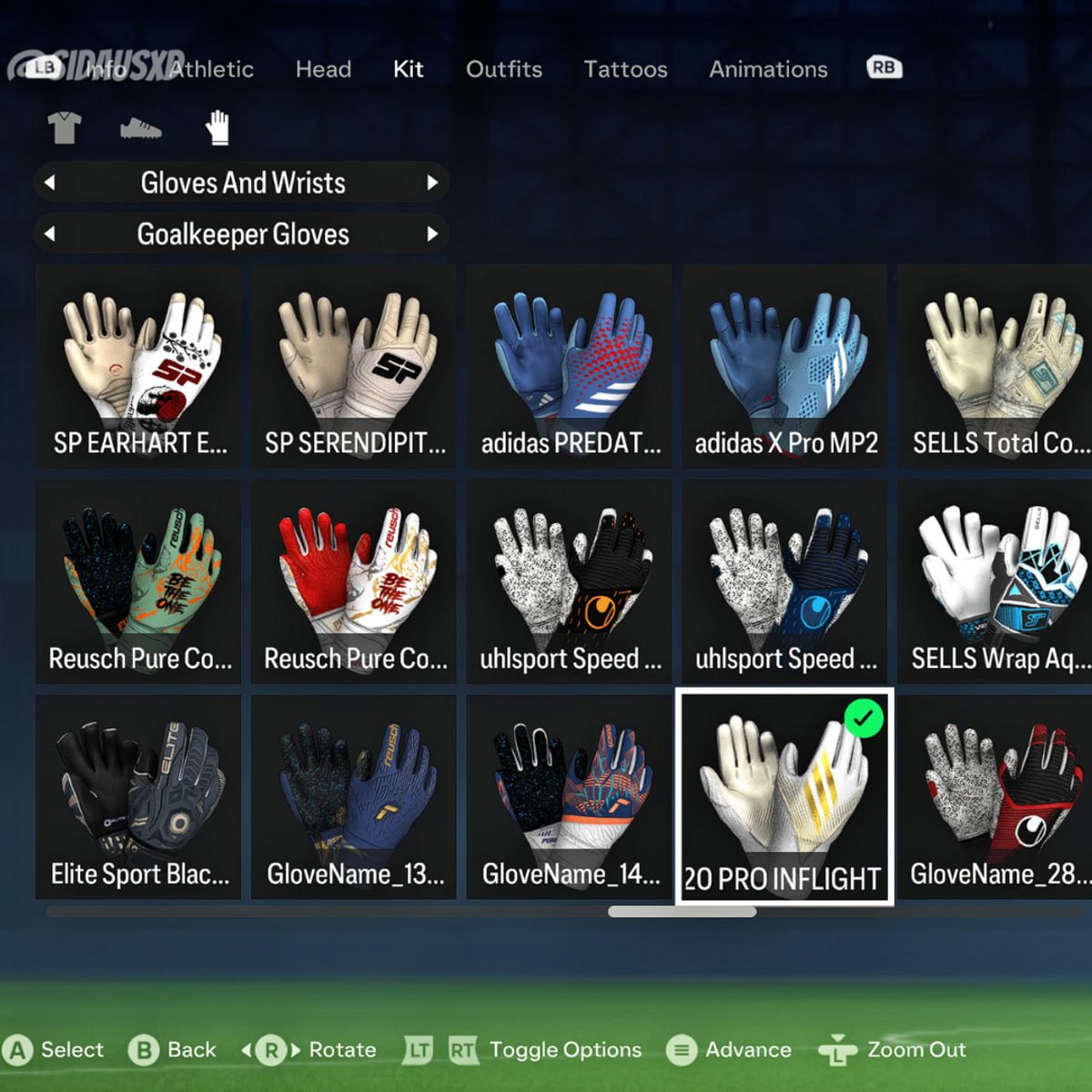The height and width of the screenshot is (1092, 1092).
Task: Choose the Elite Sport Black gloves
Action: point(138,797)
